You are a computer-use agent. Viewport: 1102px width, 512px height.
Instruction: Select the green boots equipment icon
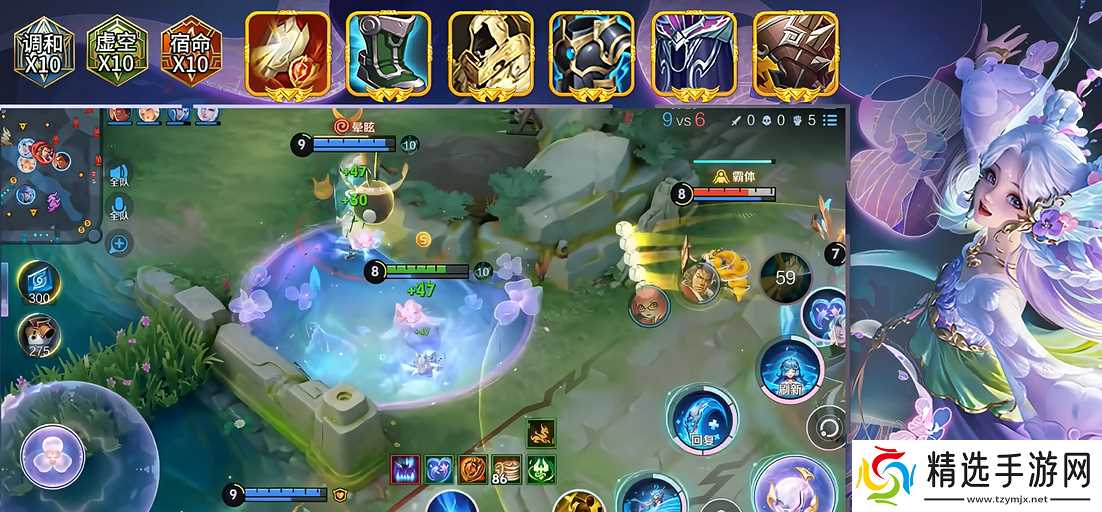point(389,54)
